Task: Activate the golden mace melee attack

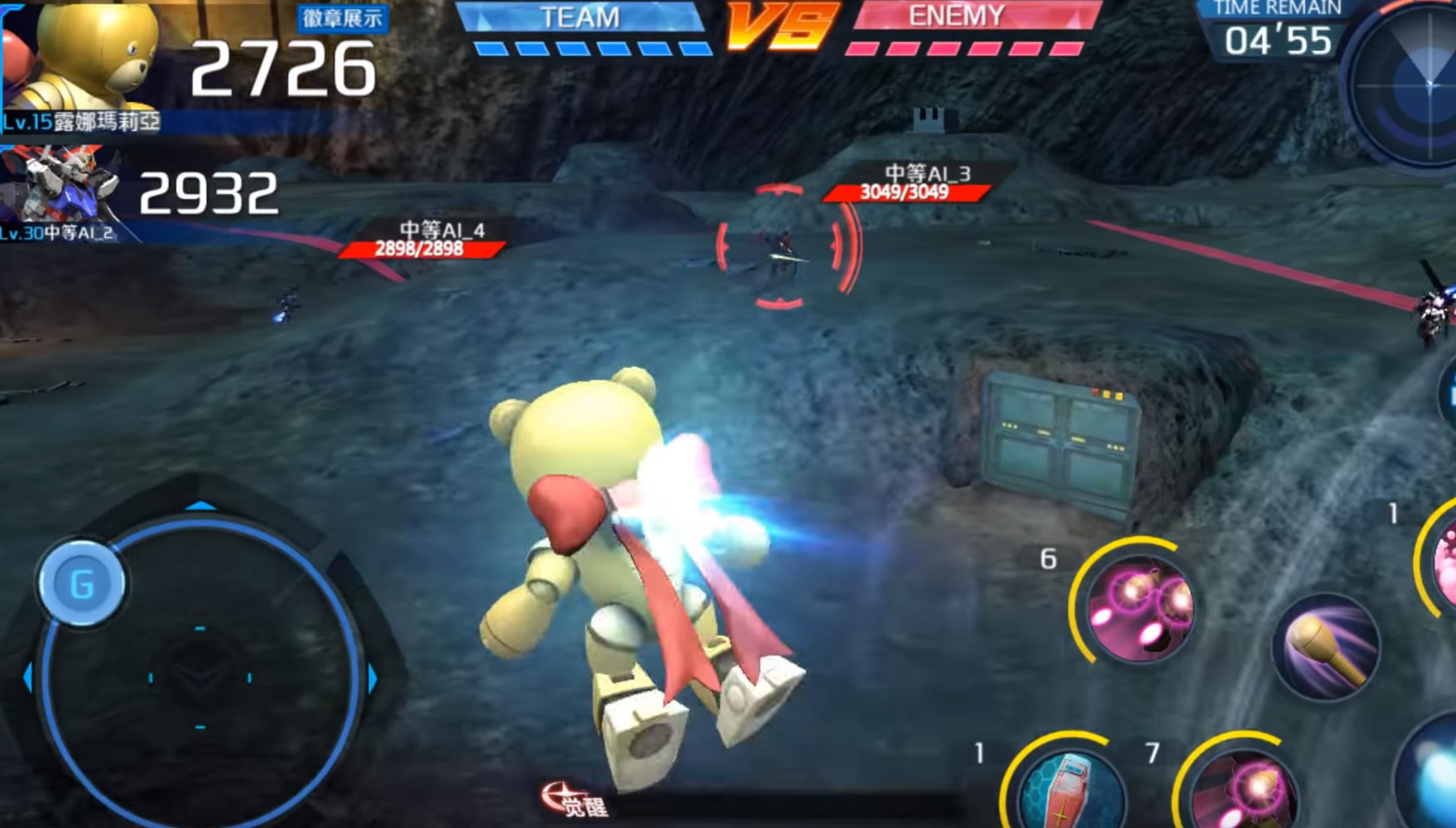Action: point(1326,647)
